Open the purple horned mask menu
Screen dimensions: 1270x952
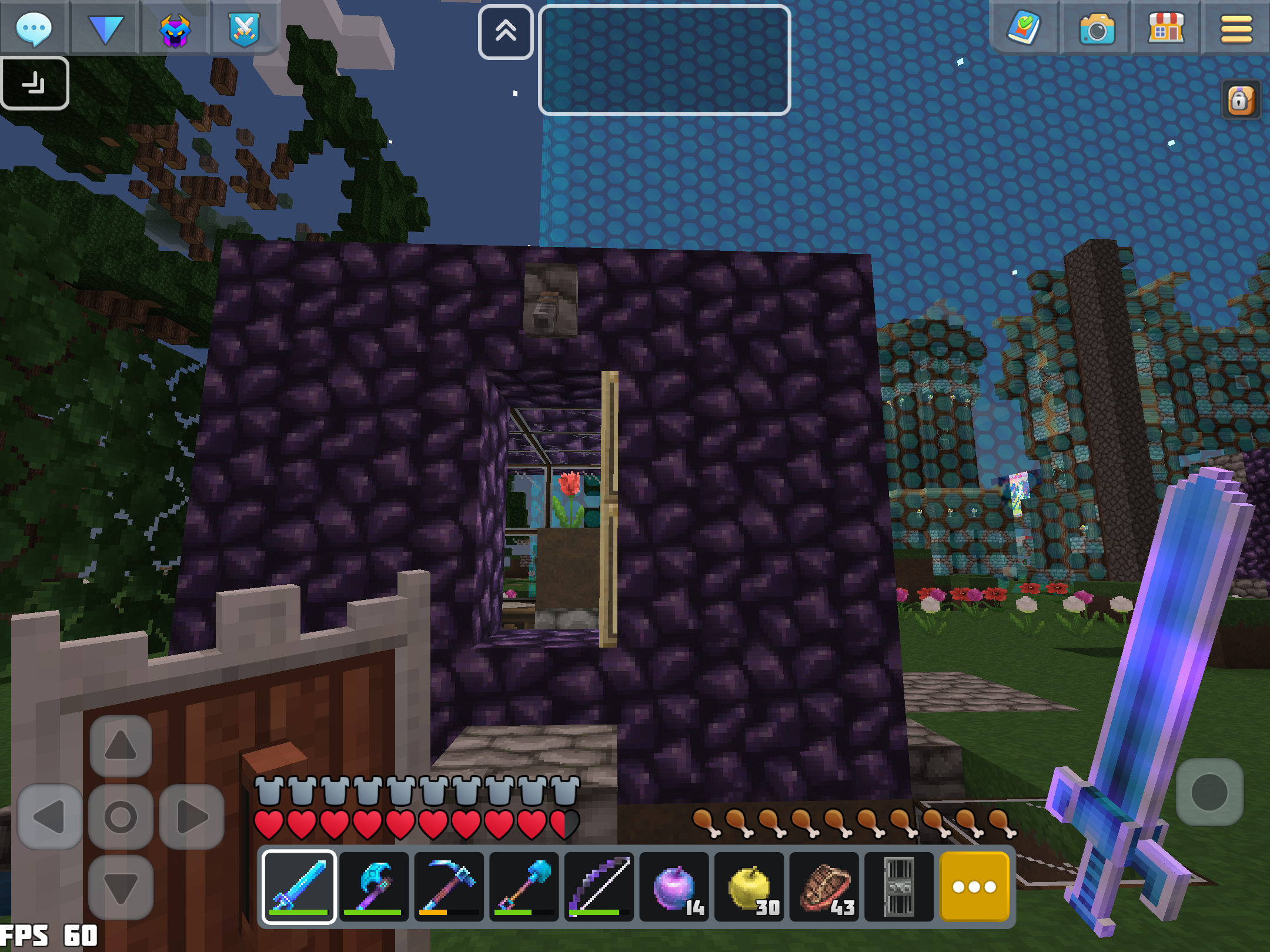pyautogui.click(x=175, y=29)
